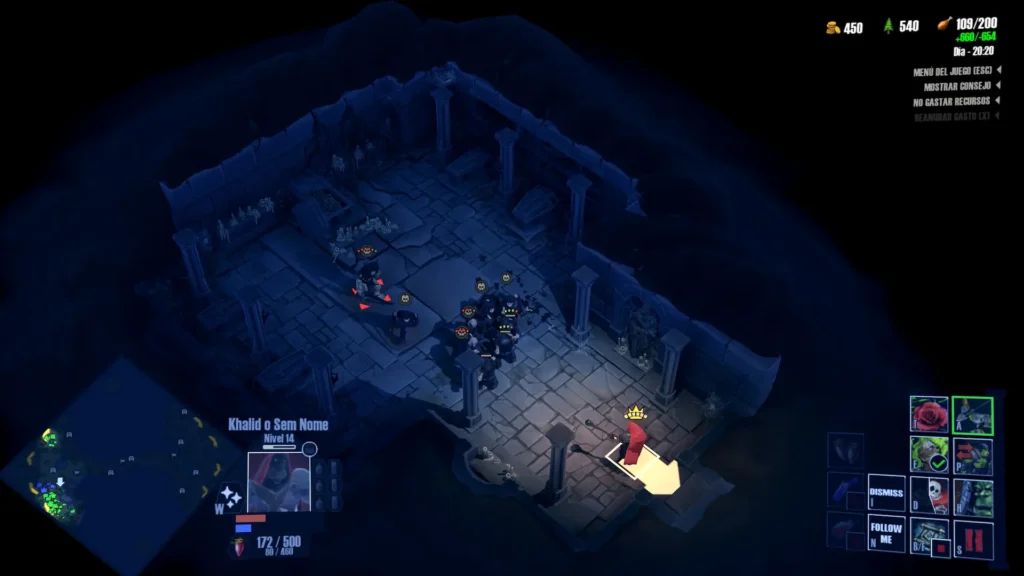Choose the green orc face command
Viewport: 1024px width, 576px height.
972,494
